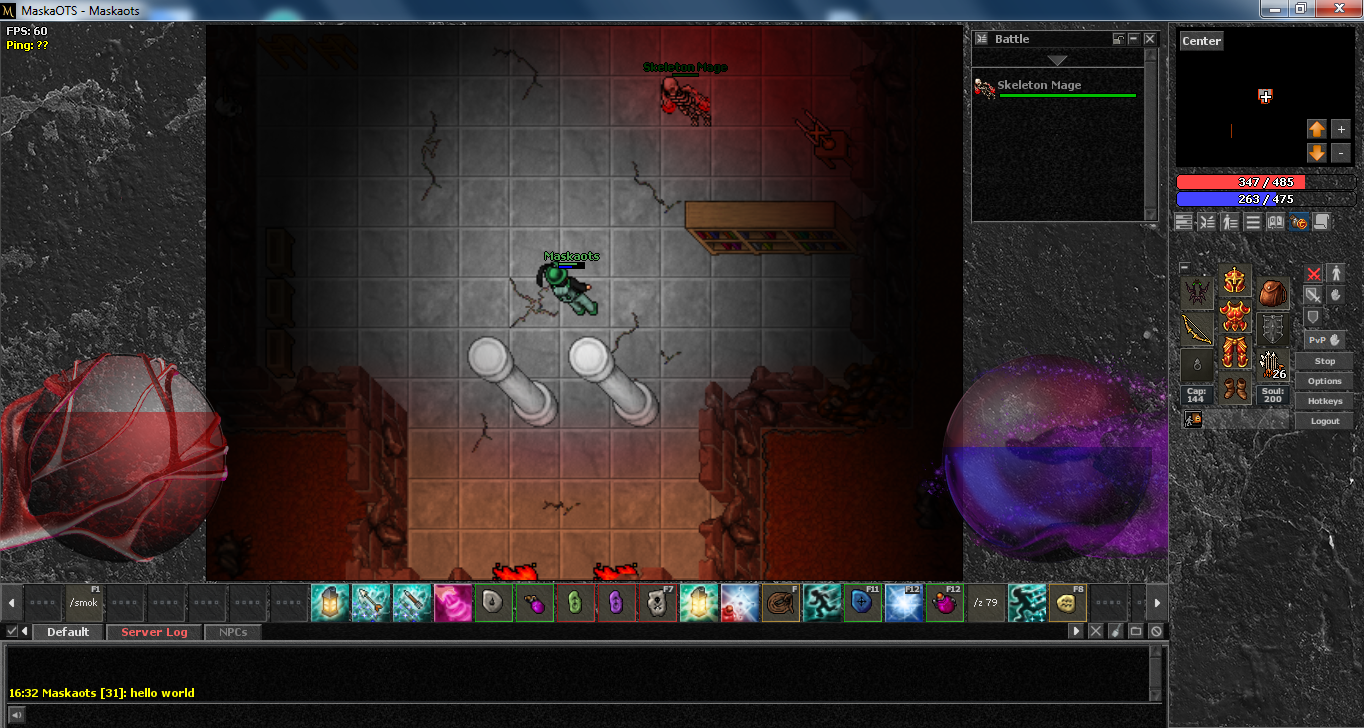Open the Hotkeys window
1364x728 pixels.
point(1325,401)
